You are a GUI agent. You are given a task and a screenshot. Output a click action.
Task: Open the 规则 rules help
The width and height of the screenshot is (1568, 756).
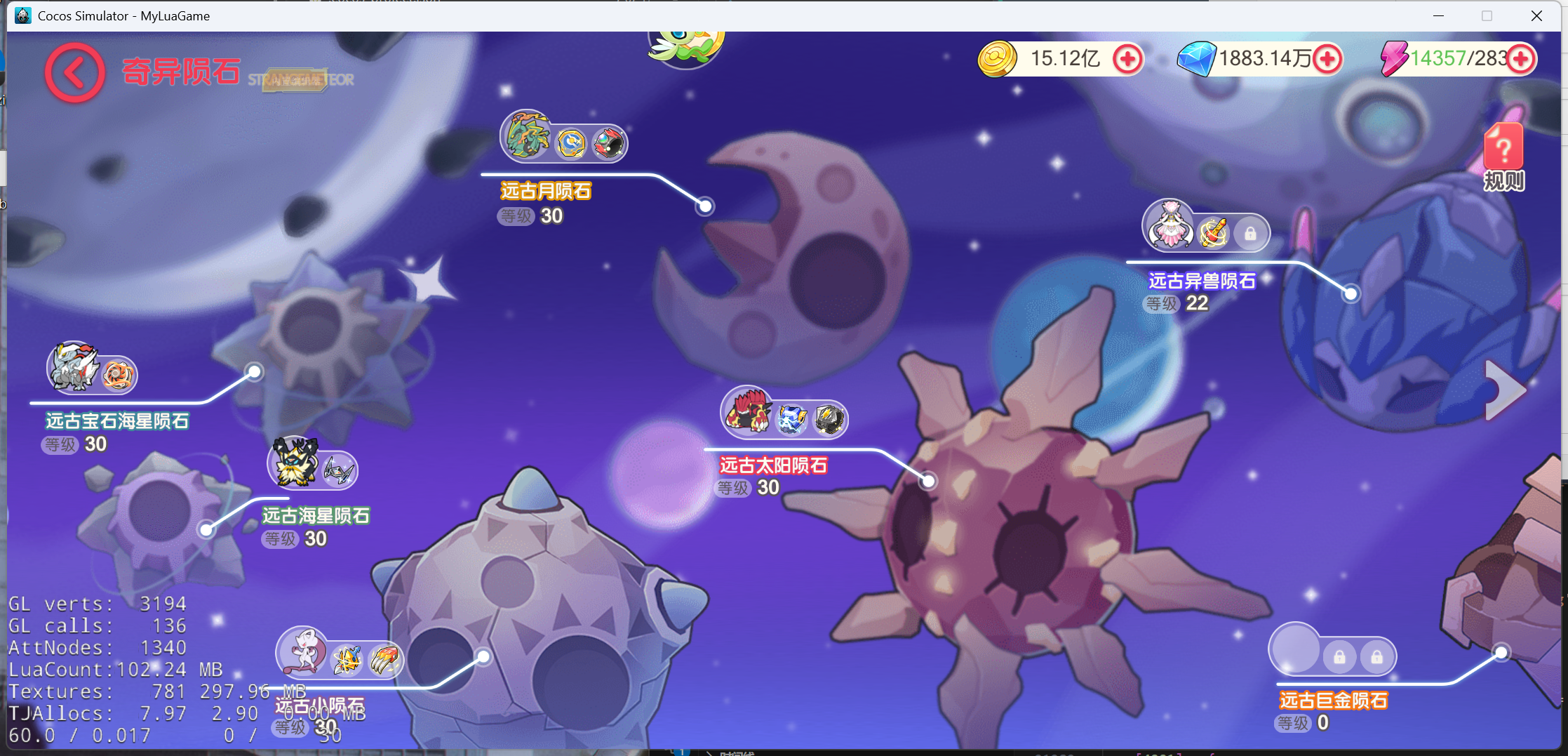(x=1503, y=157)
